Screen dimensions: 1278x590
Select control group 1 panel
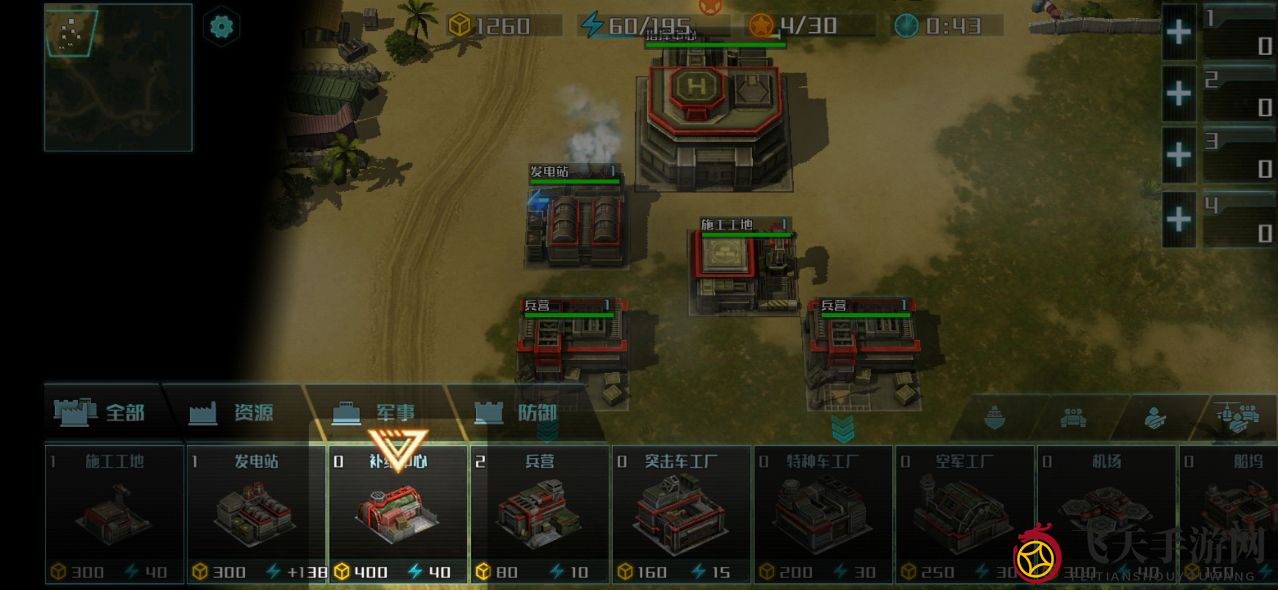pos(1238,32)
